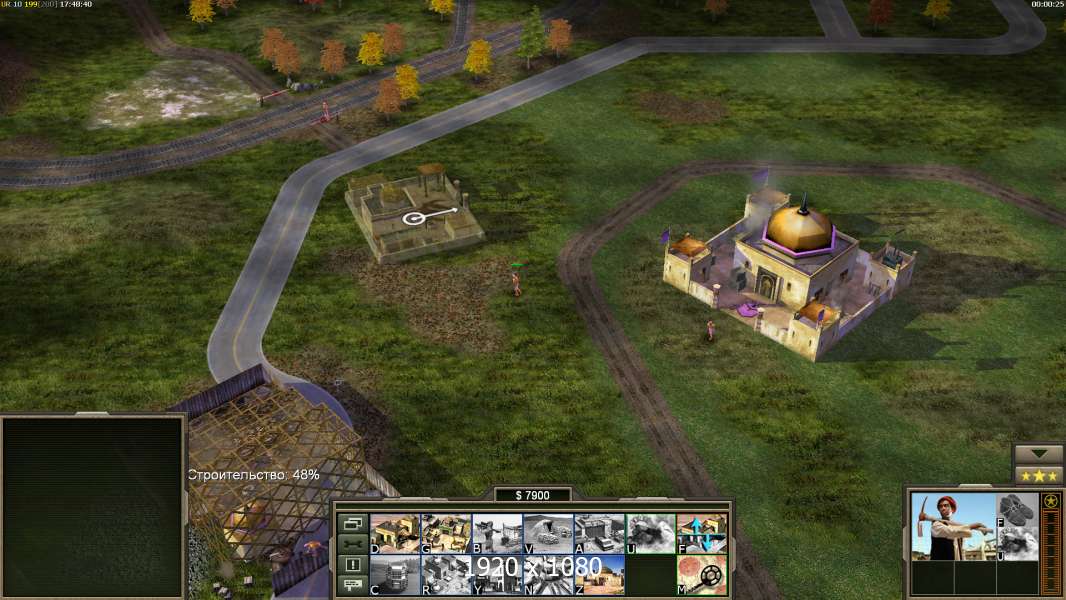Open the chat bubble button
Image resolution: width=1066 pixels, height=600 pixels.
(352, 586)
